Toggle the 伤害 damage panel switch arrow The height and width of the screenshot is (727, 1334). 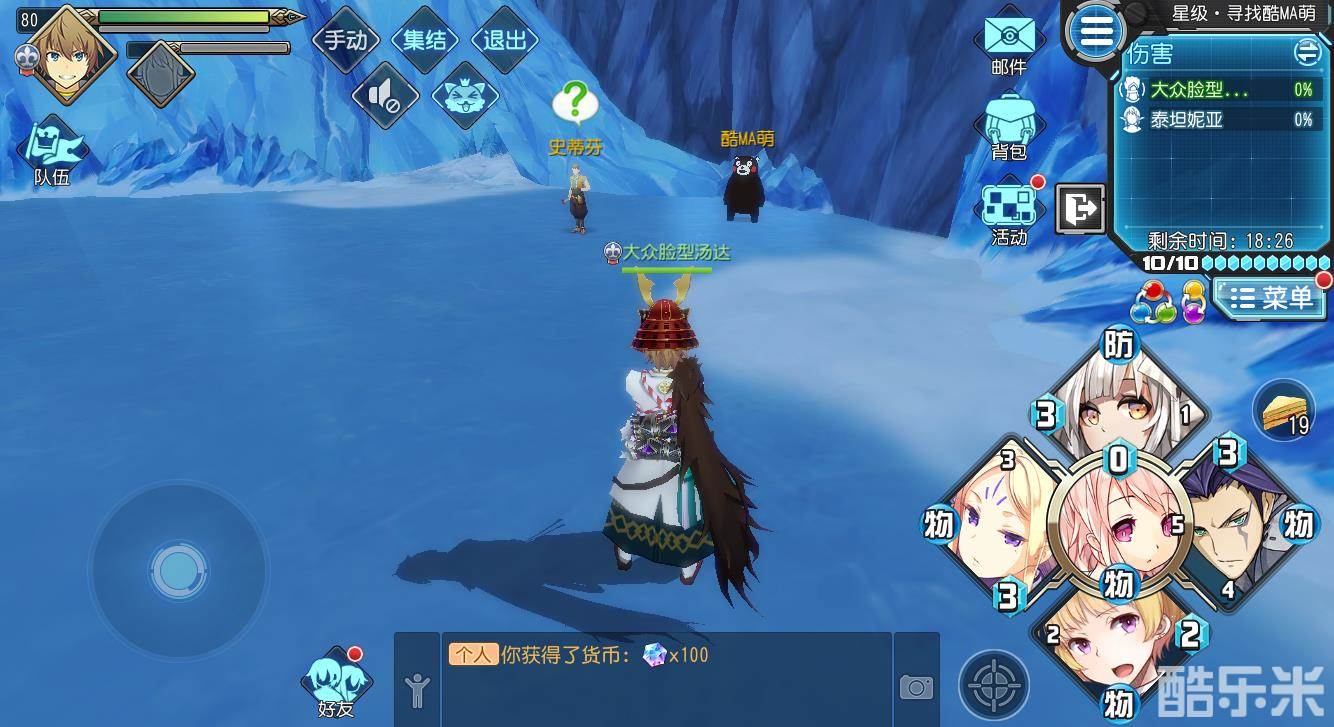pyautogui.click(x=1306, y=52)
